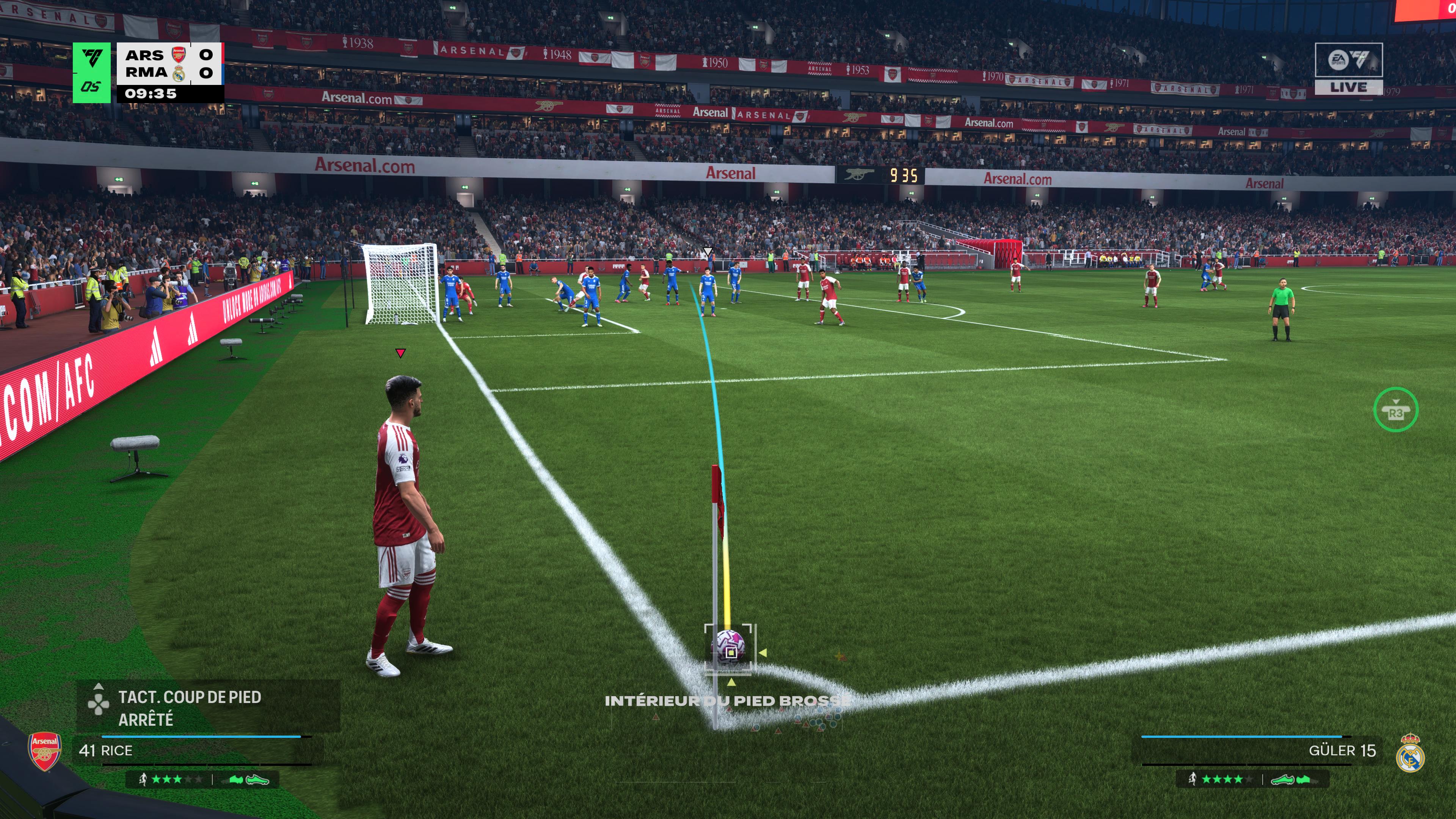Click the Real Madrid crest beside Güler's name
Image resolution: width=1456 pixels, height=819 pixels.
pyautogui.click(x=1410, y=753)
